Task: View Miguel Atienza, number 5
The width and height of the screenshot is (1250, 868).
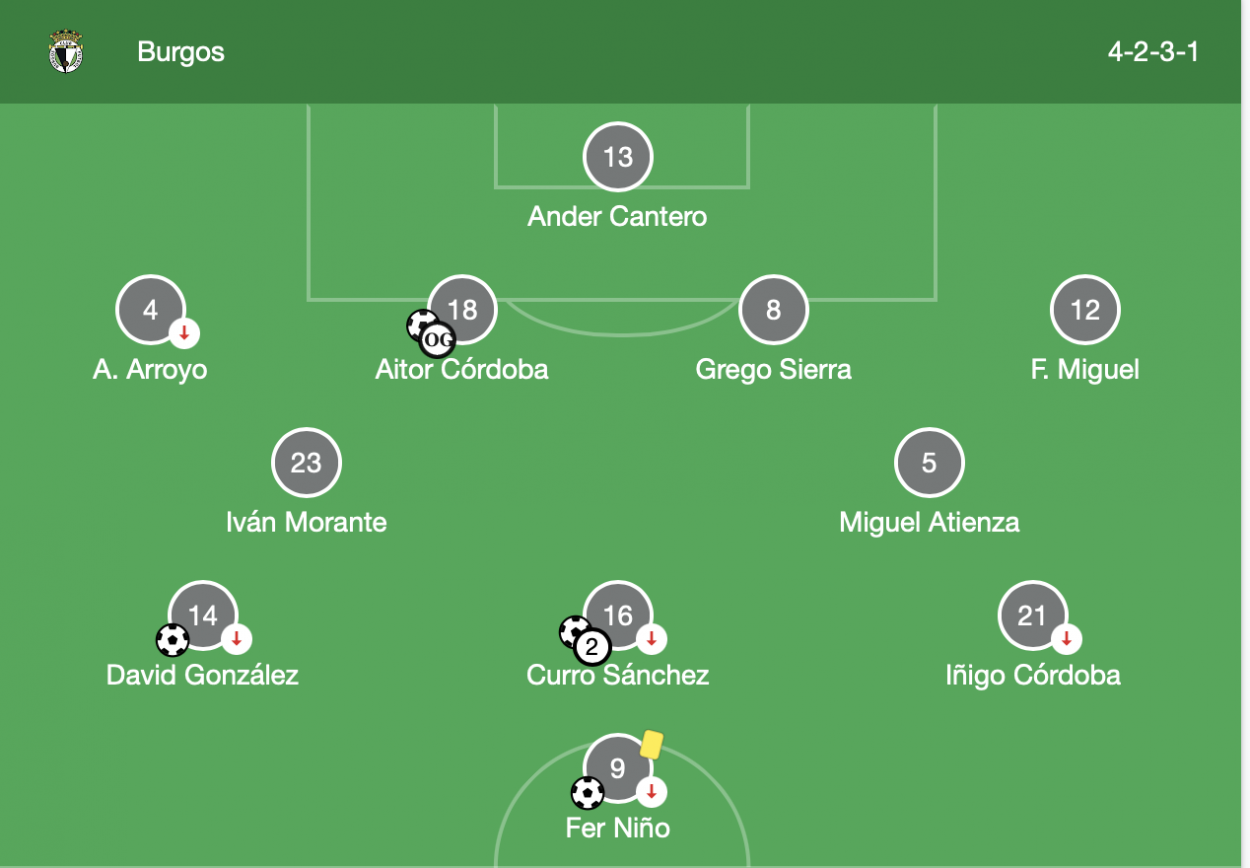Action: (929, 463)
